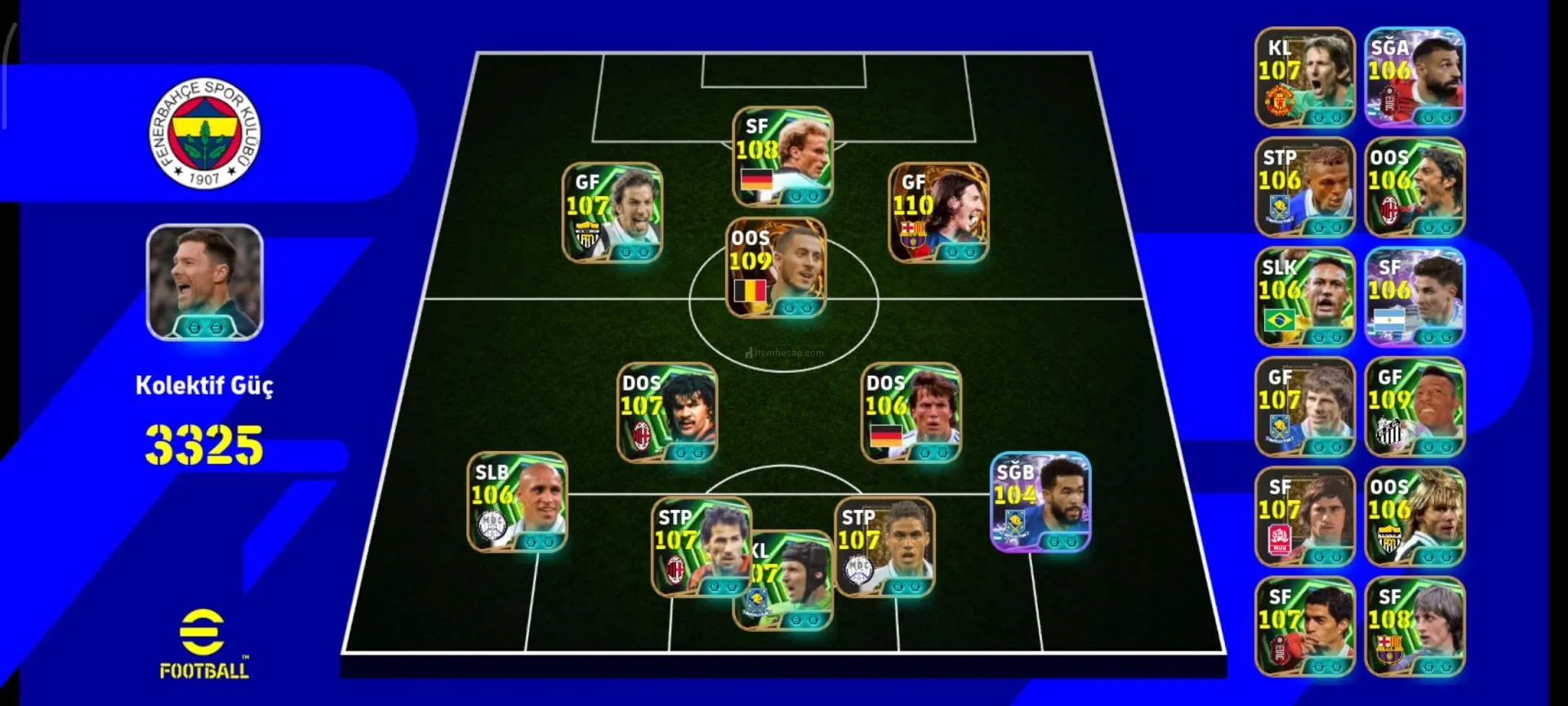The height and width of the screenshot is (706, 1568).
Task: Choose the GF 110 Barcelona player card
Action: (x=938, y=212)
